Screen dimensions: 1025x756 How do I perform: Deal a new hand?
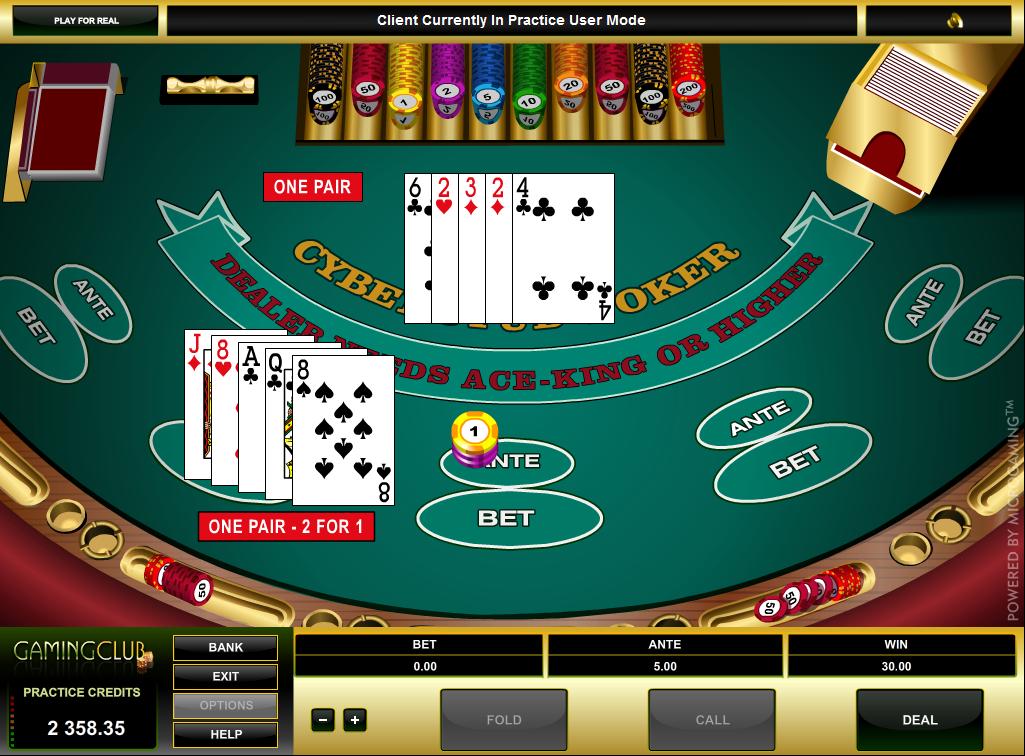coord(919,719)
